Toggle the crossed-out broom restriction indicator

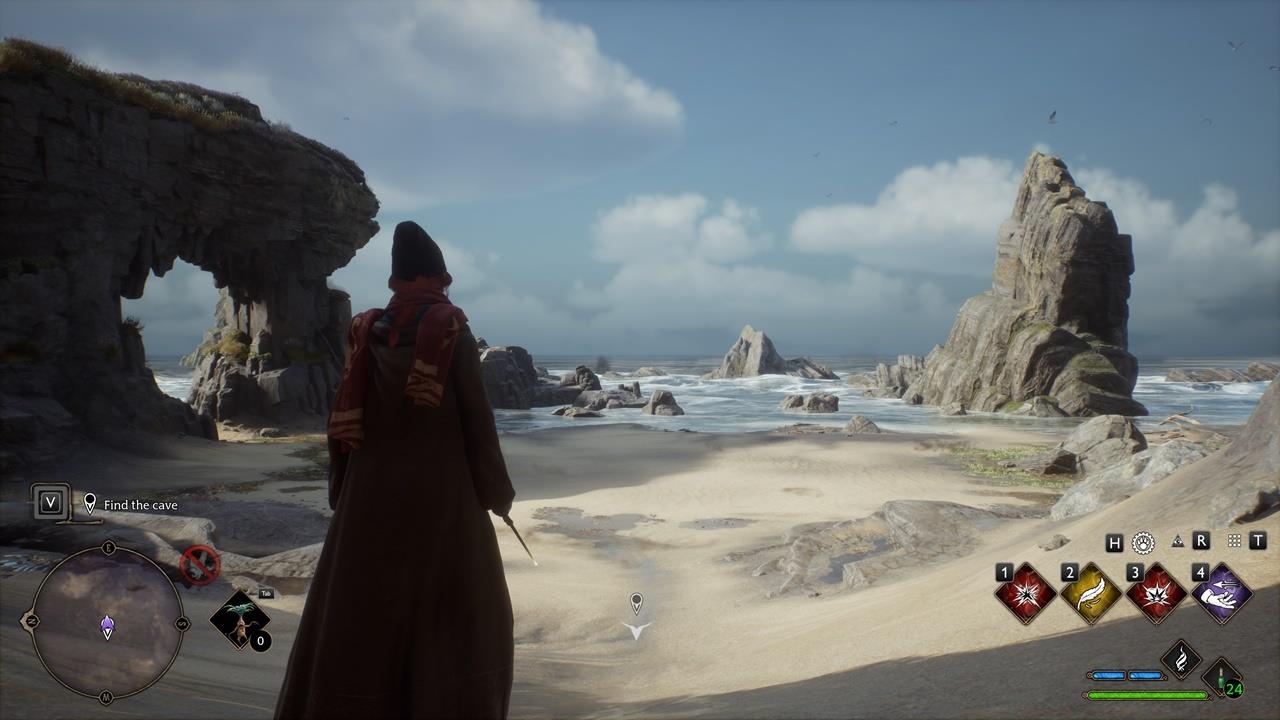pos(198,565)
